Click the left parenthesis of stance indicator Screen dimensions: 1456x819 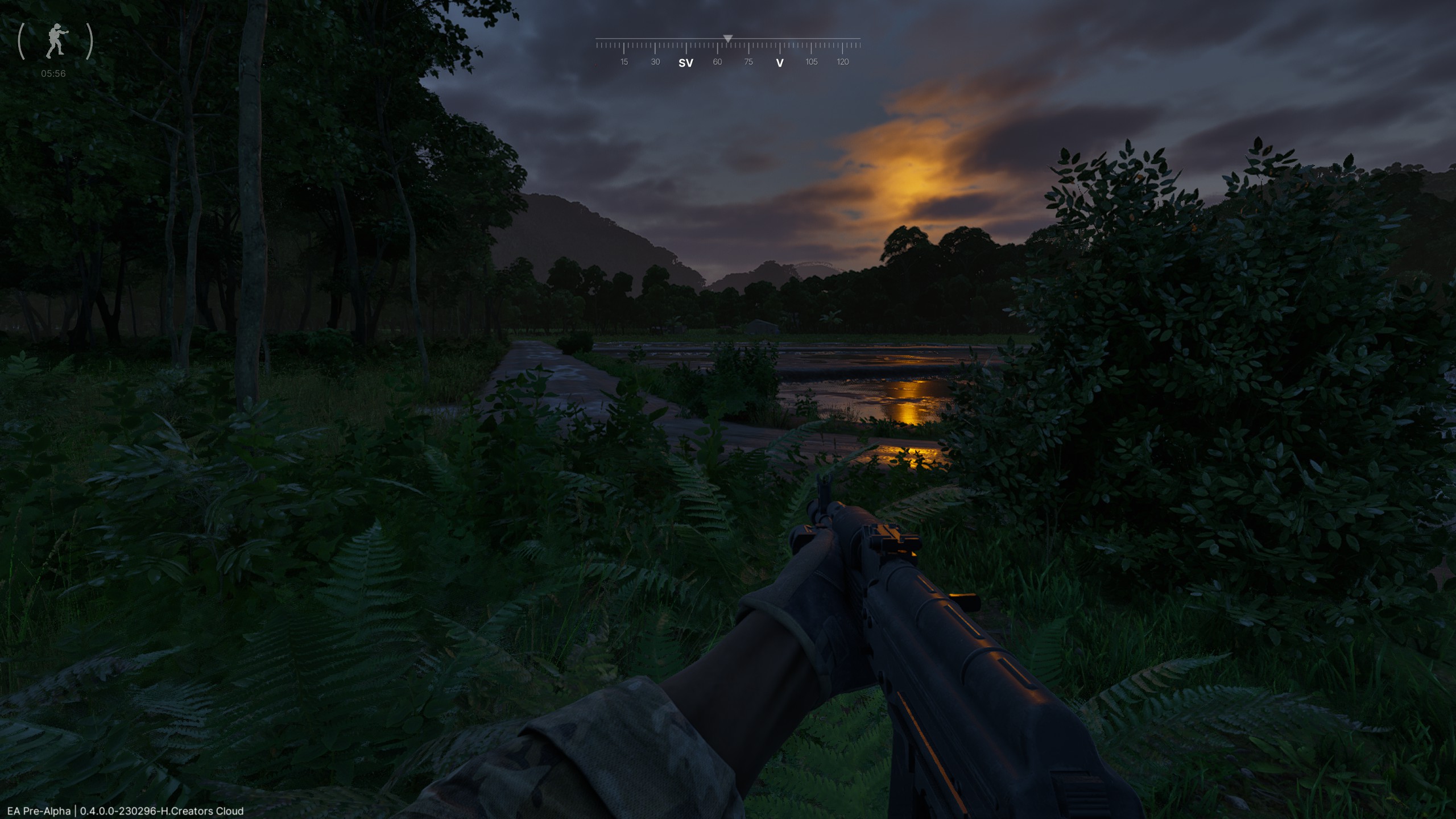[x=22, y=40]
